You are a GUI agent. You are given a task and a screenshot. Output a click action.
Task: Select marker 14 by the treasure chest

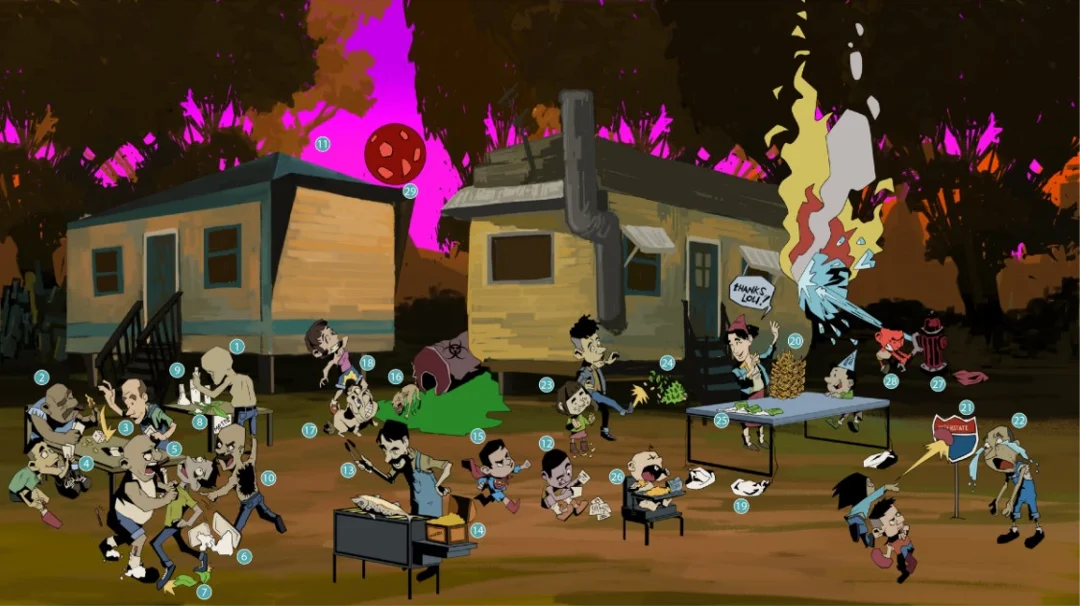point(477,530)
